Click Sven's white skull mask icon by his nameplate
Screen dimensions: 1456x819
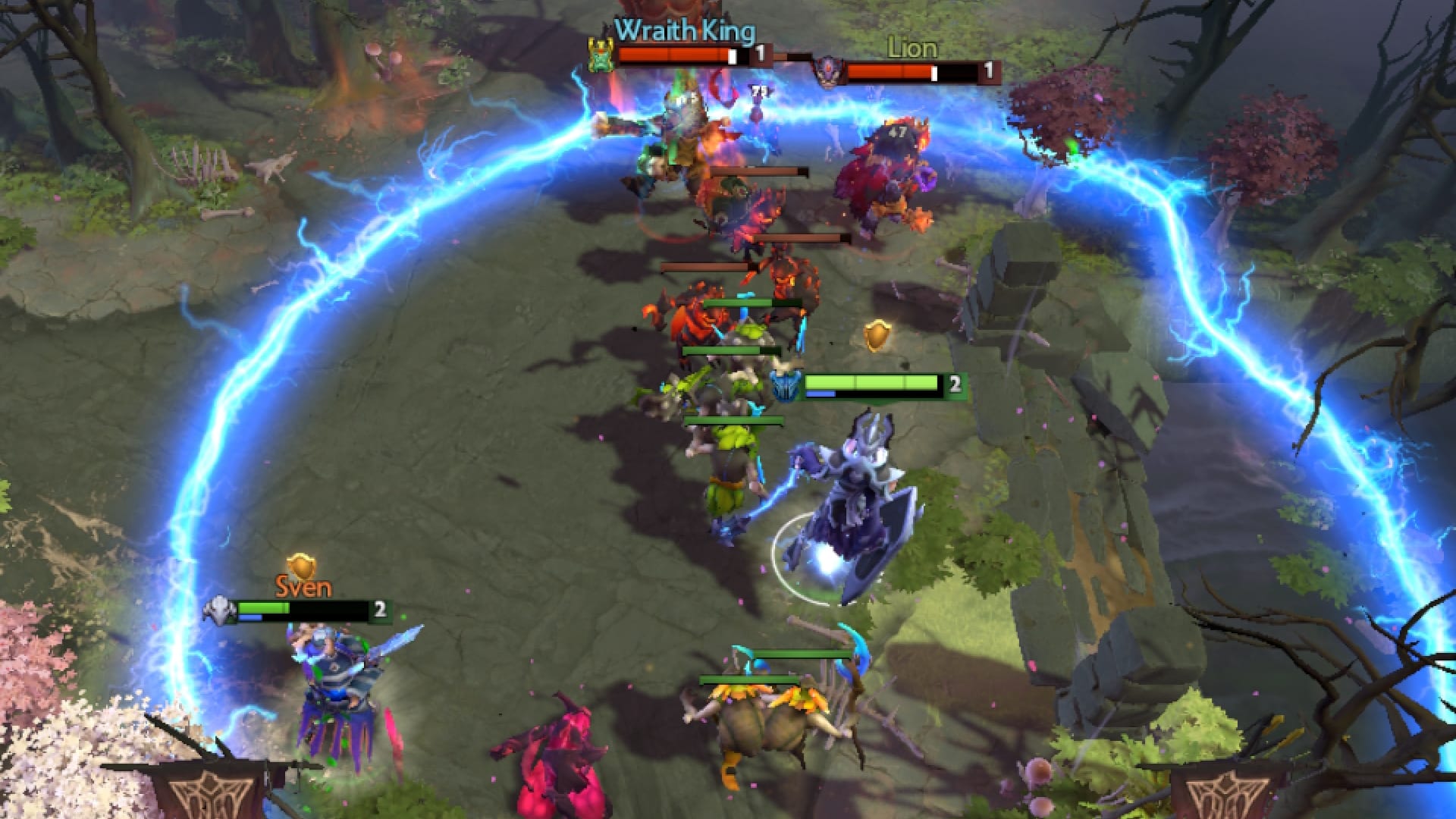218,610
